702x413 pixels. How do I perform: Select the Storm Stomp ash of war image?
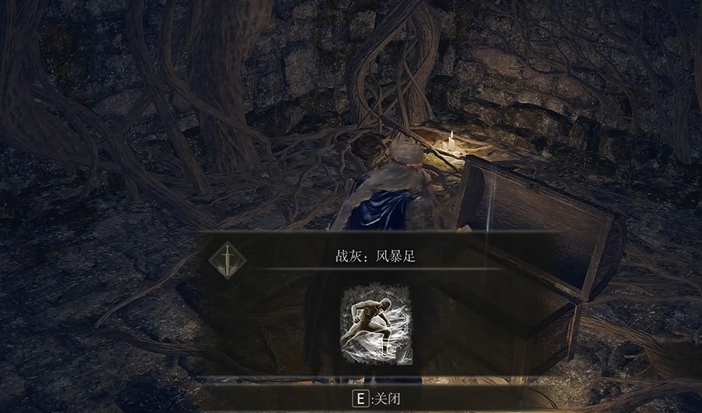pos(375,324)
